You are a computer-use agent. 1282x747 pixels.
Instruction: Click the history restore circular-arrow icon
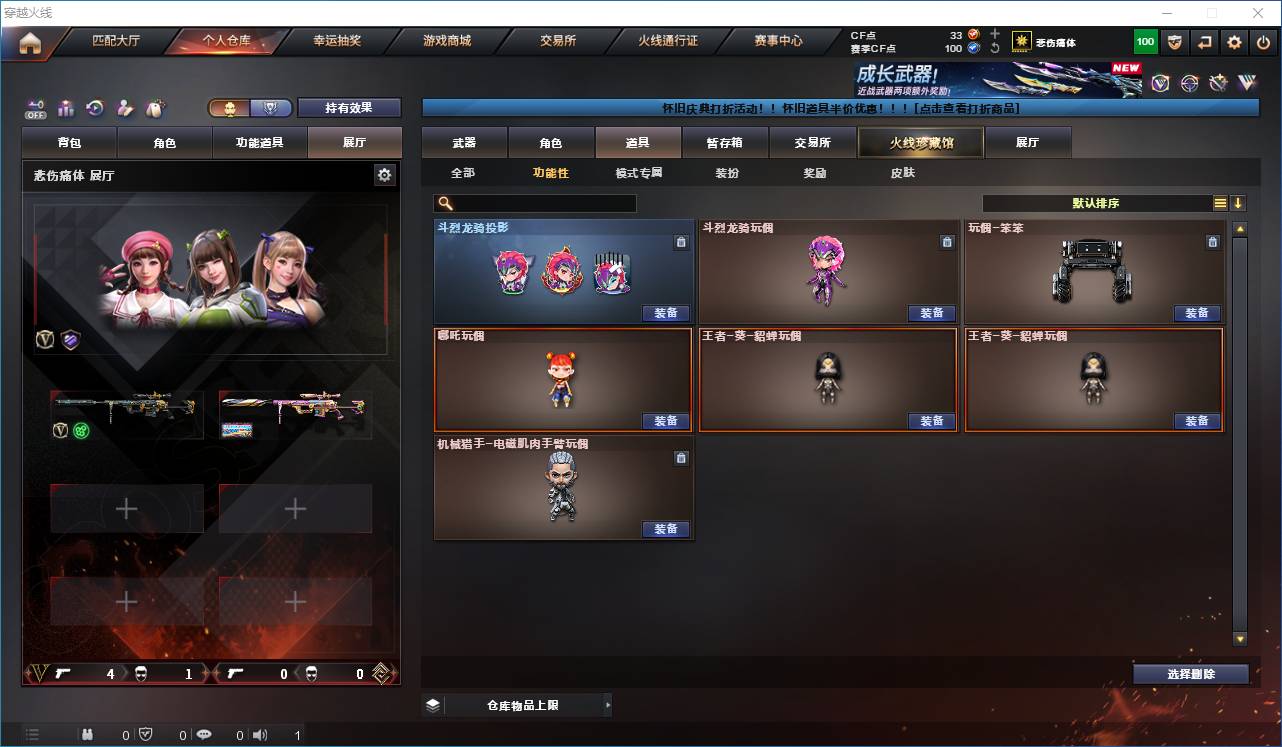[93, 106]
